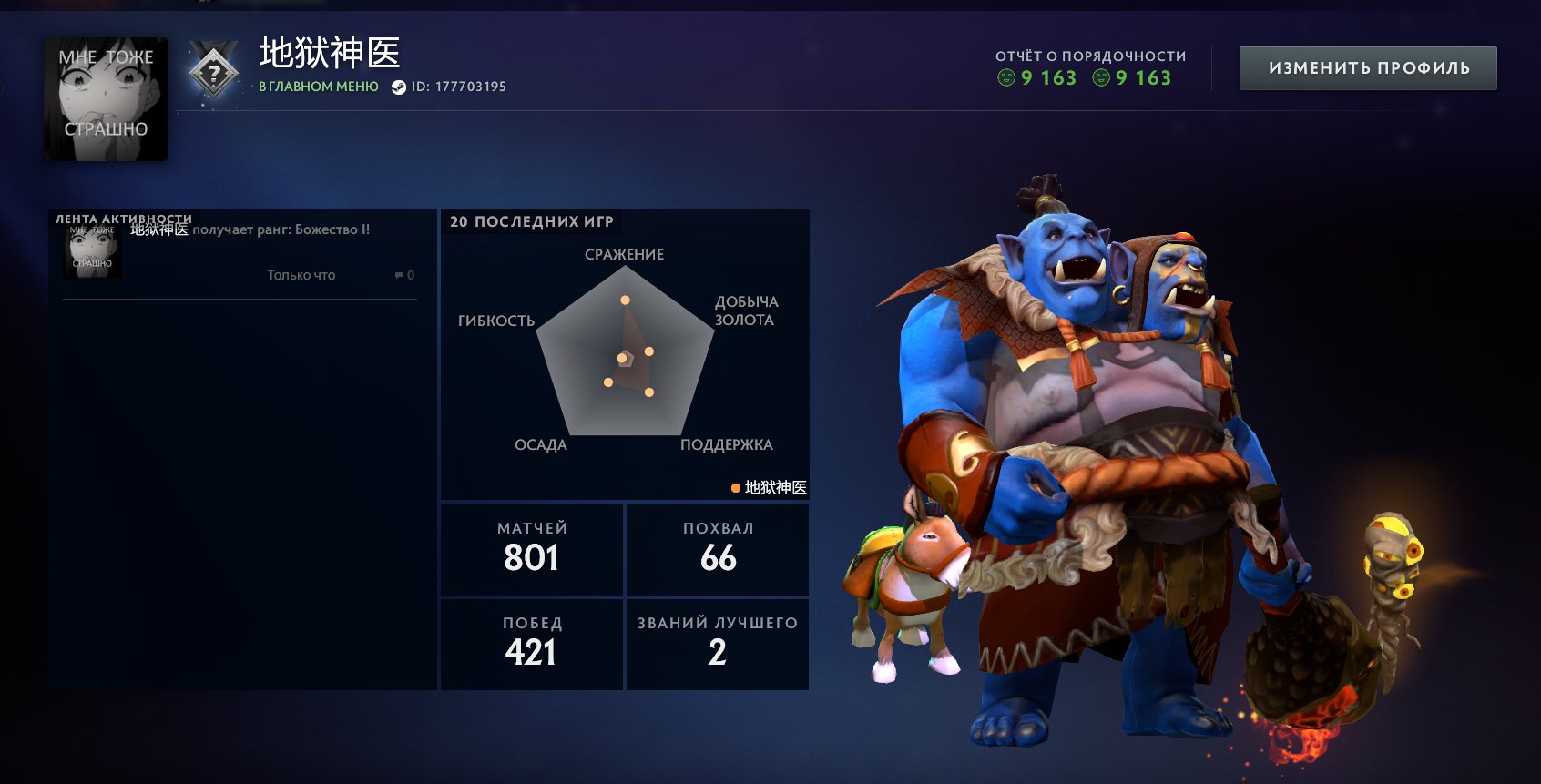Viewport: 1541px width, 784px height.
Task: Toggle the player name legend on chart
Action: coord(768,488)
